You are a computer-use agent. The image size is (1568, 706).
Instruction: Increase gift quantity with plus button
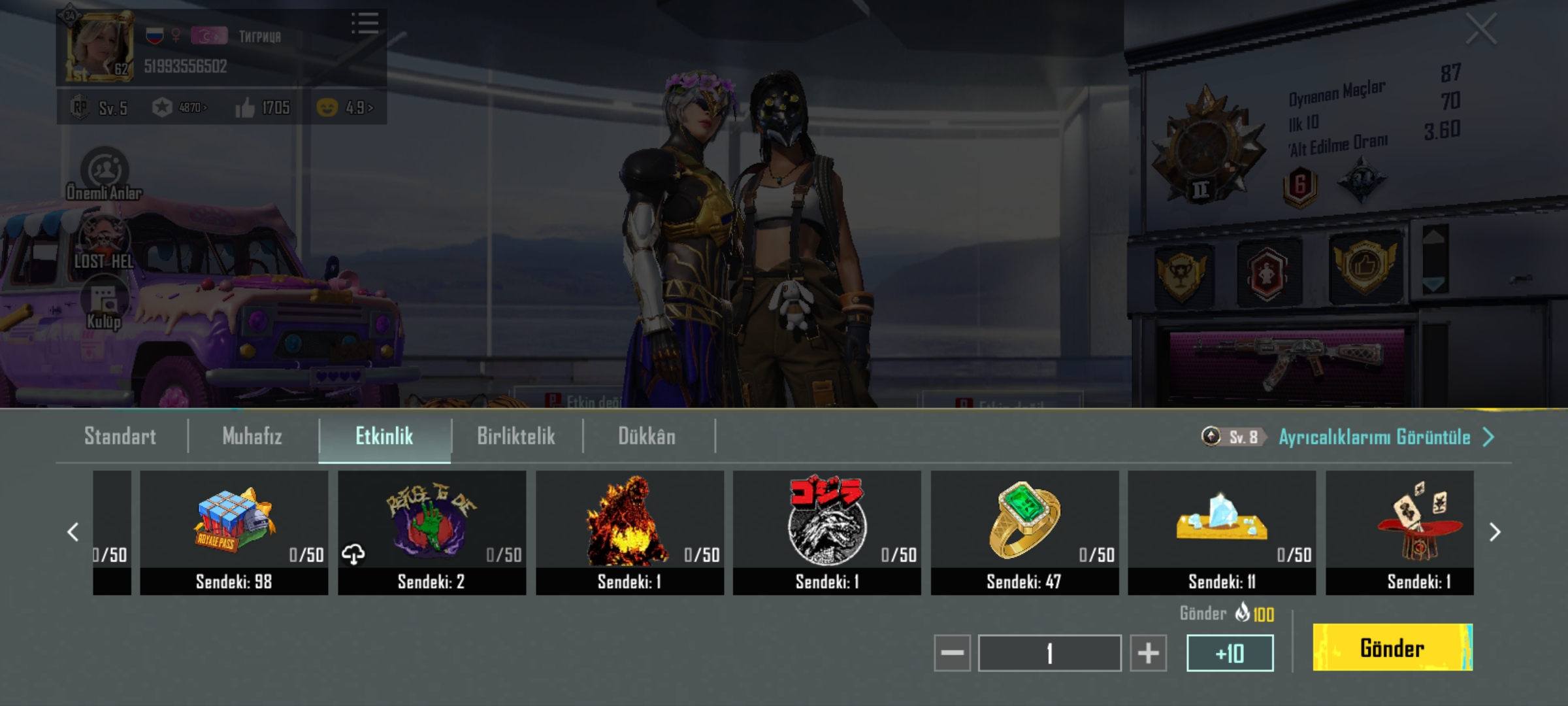(x=1148, y=652)
